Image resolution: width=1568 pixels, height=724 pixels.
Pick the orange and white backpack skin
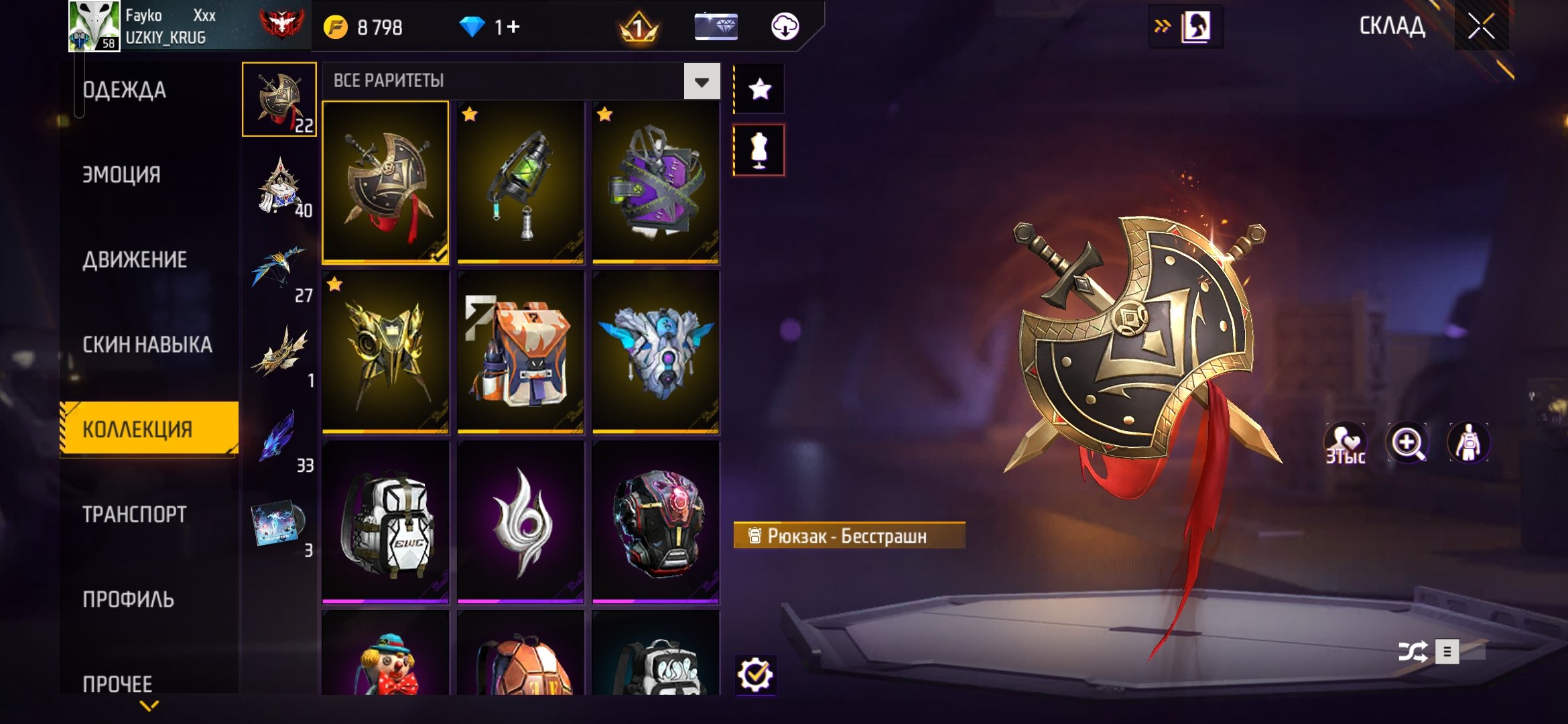(521, 352)
